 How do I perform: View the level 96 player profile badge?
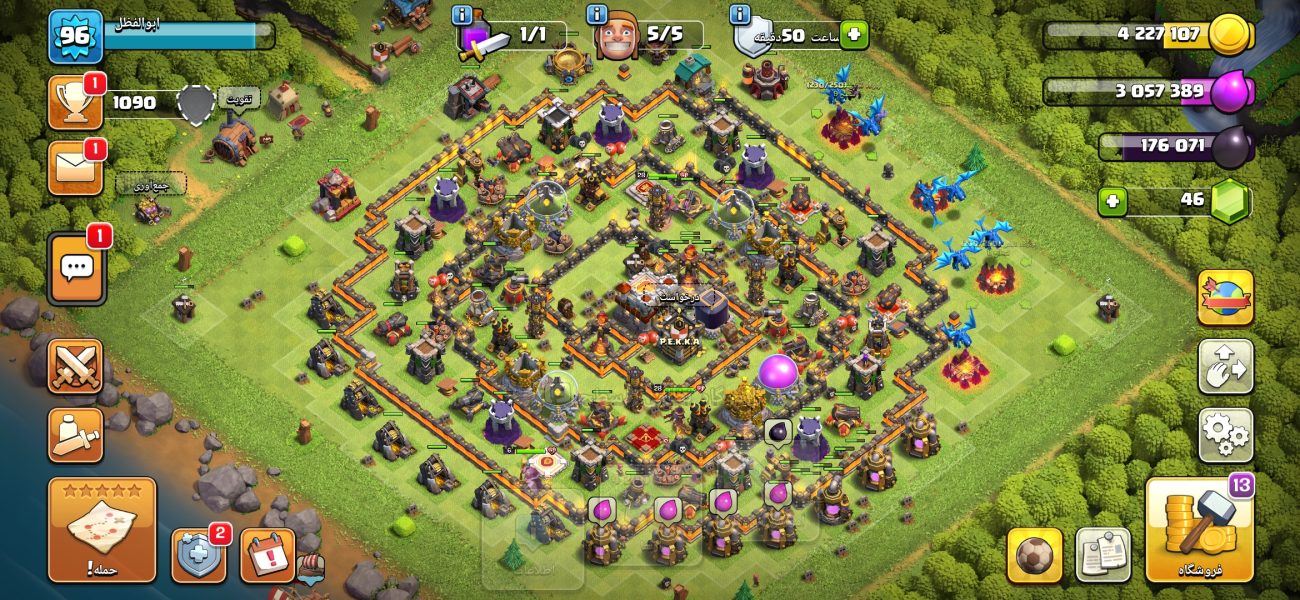(x=76, y=37)
